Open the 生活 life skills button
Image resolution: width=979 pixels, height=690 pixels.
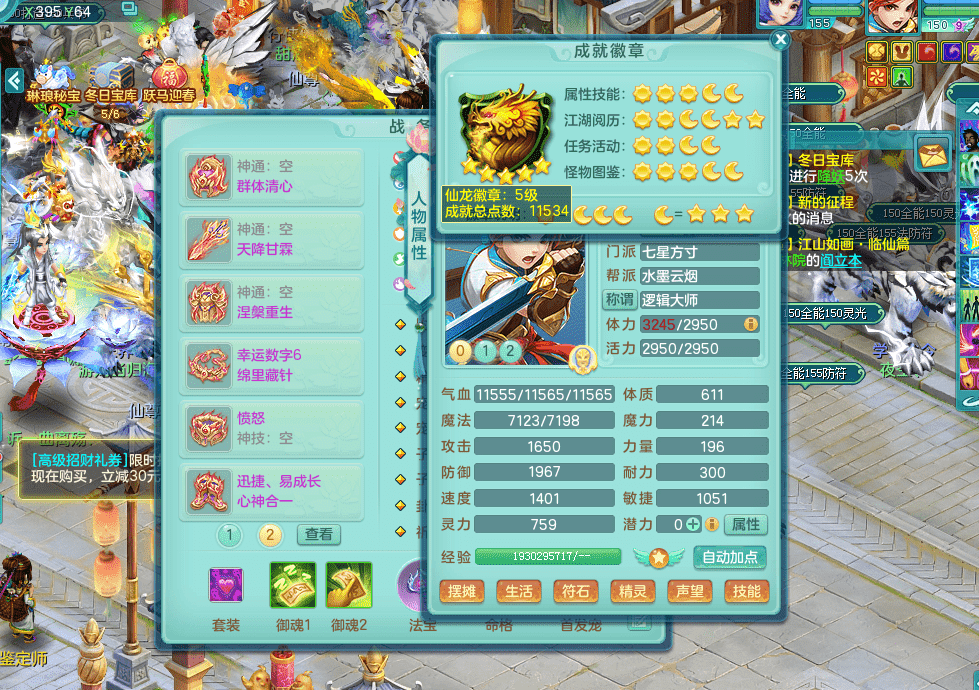point(519,591)
